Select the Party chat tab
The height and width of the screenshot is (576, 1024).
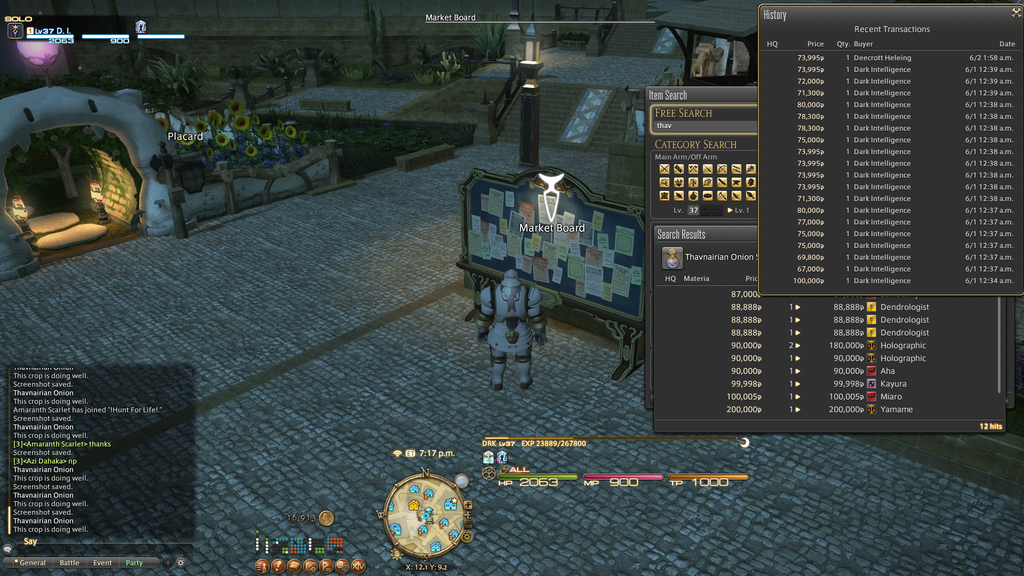[134, 563]
